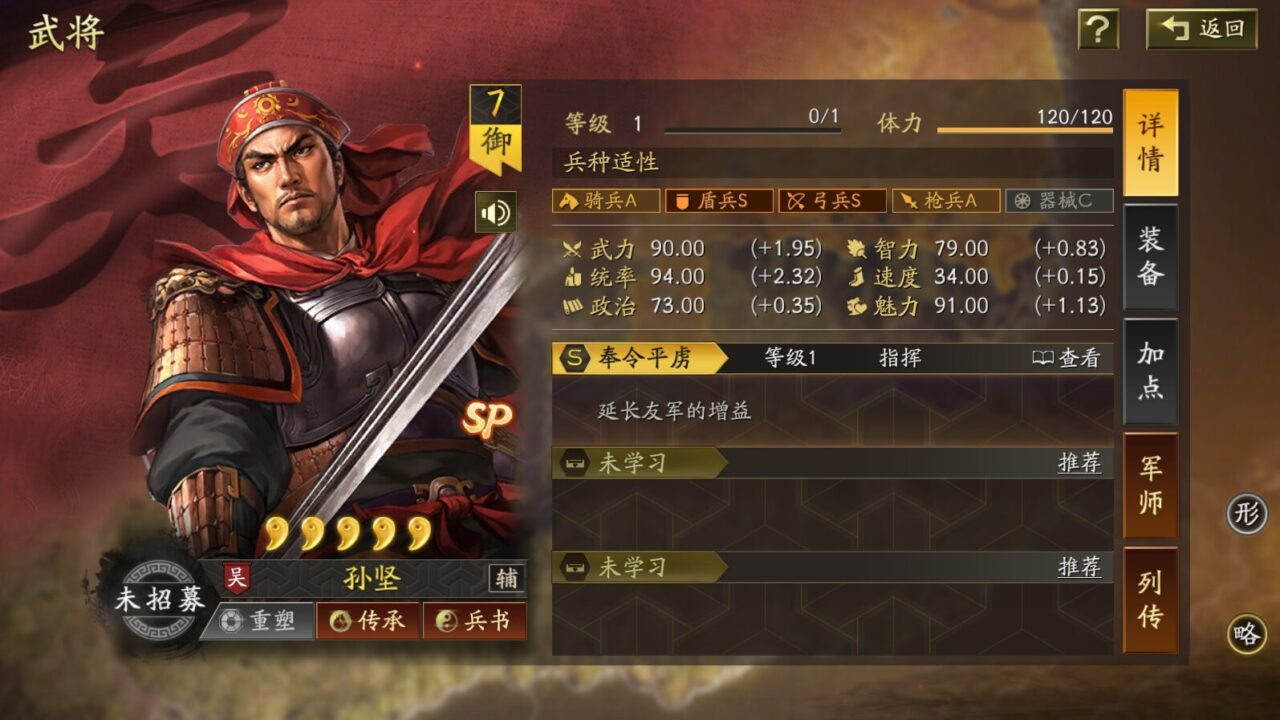
Task: Open the 兵书 war manual button
Action: point(475,621)
